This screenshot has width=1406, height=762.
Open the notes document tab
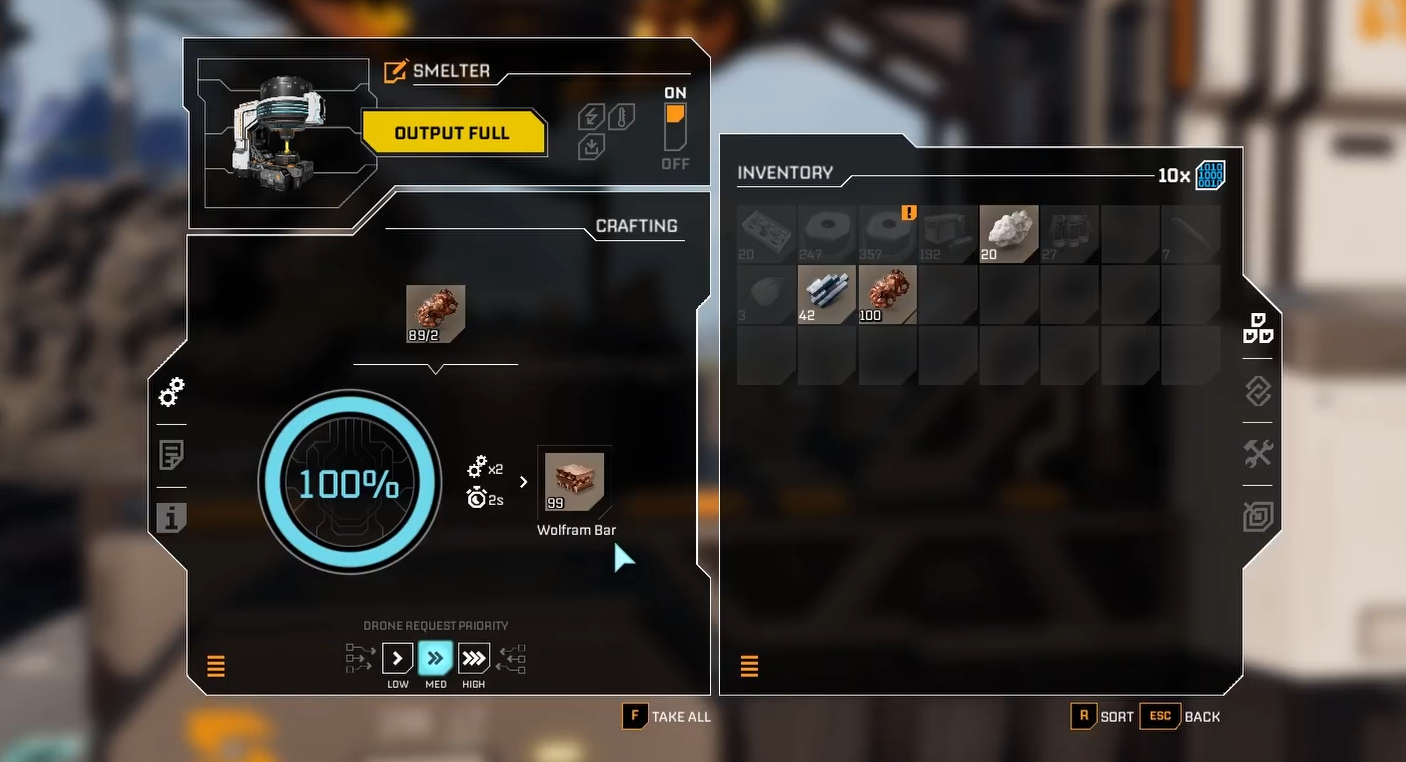(x=171, y=456)
